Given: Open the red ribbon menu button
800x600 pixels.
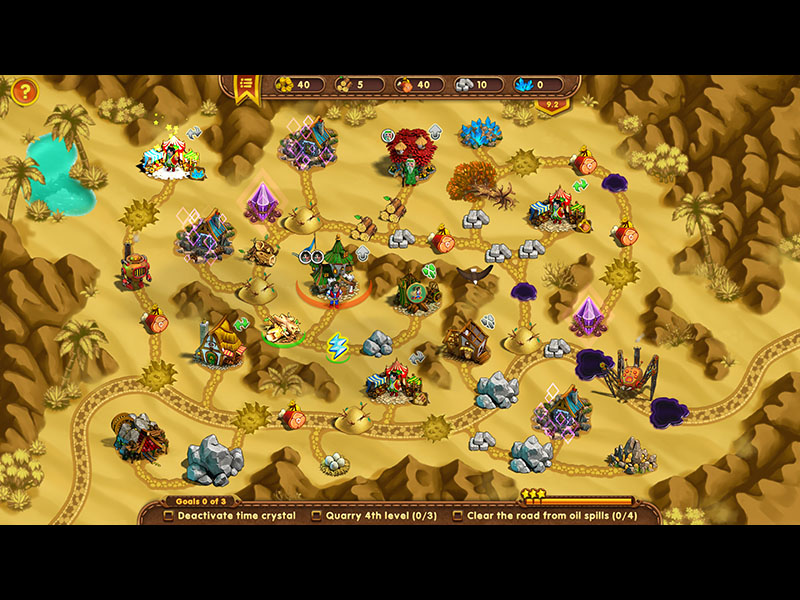Looking at the screenshot, I should coord(245,88).
